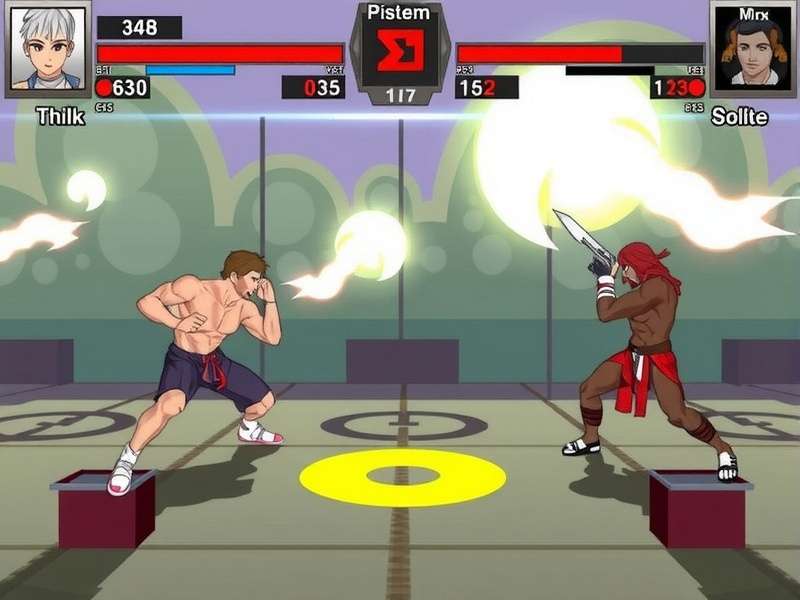Click Thilk's silver-haired character portrait
Image resolution: width=800 pixels, height=600 pixels.
pos(47,47)
